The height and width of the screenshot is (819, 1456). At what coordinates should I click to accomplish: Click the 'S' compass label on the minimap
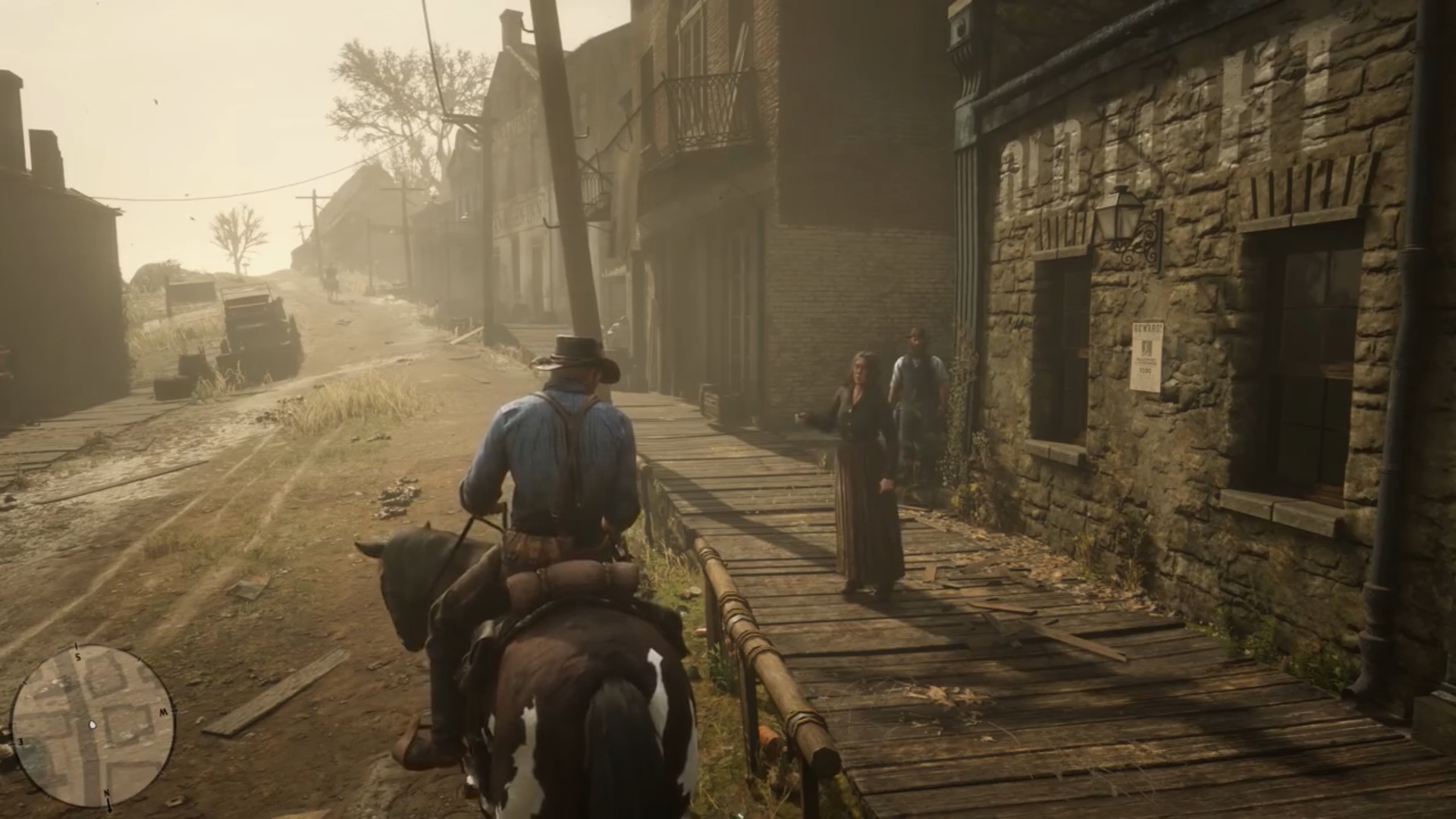click(77, 657)
